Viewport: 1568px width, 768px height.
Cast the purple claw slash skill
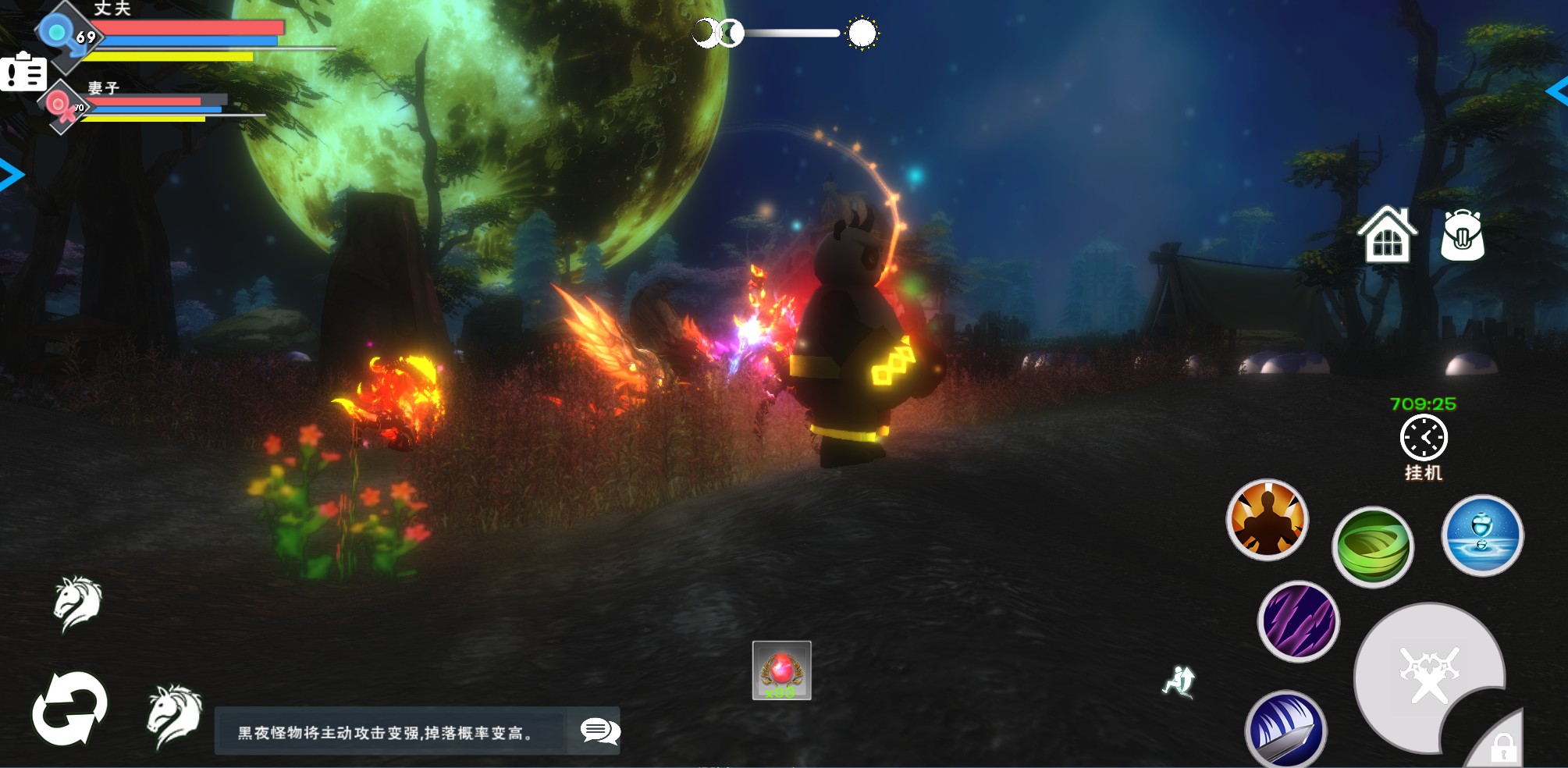pos(1298,621)
